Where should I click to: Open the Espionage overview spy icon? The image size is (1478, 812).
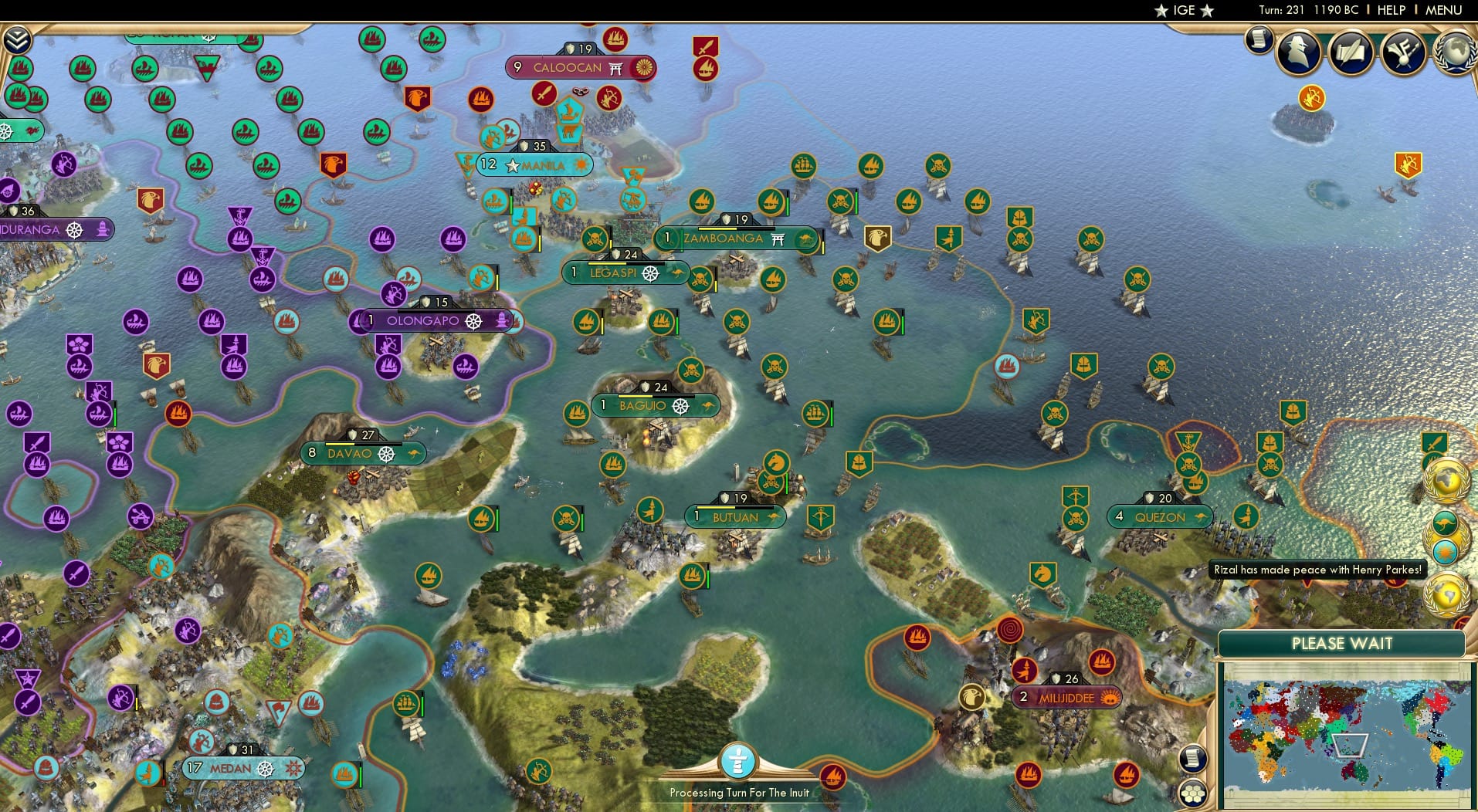pos(1297,52)
